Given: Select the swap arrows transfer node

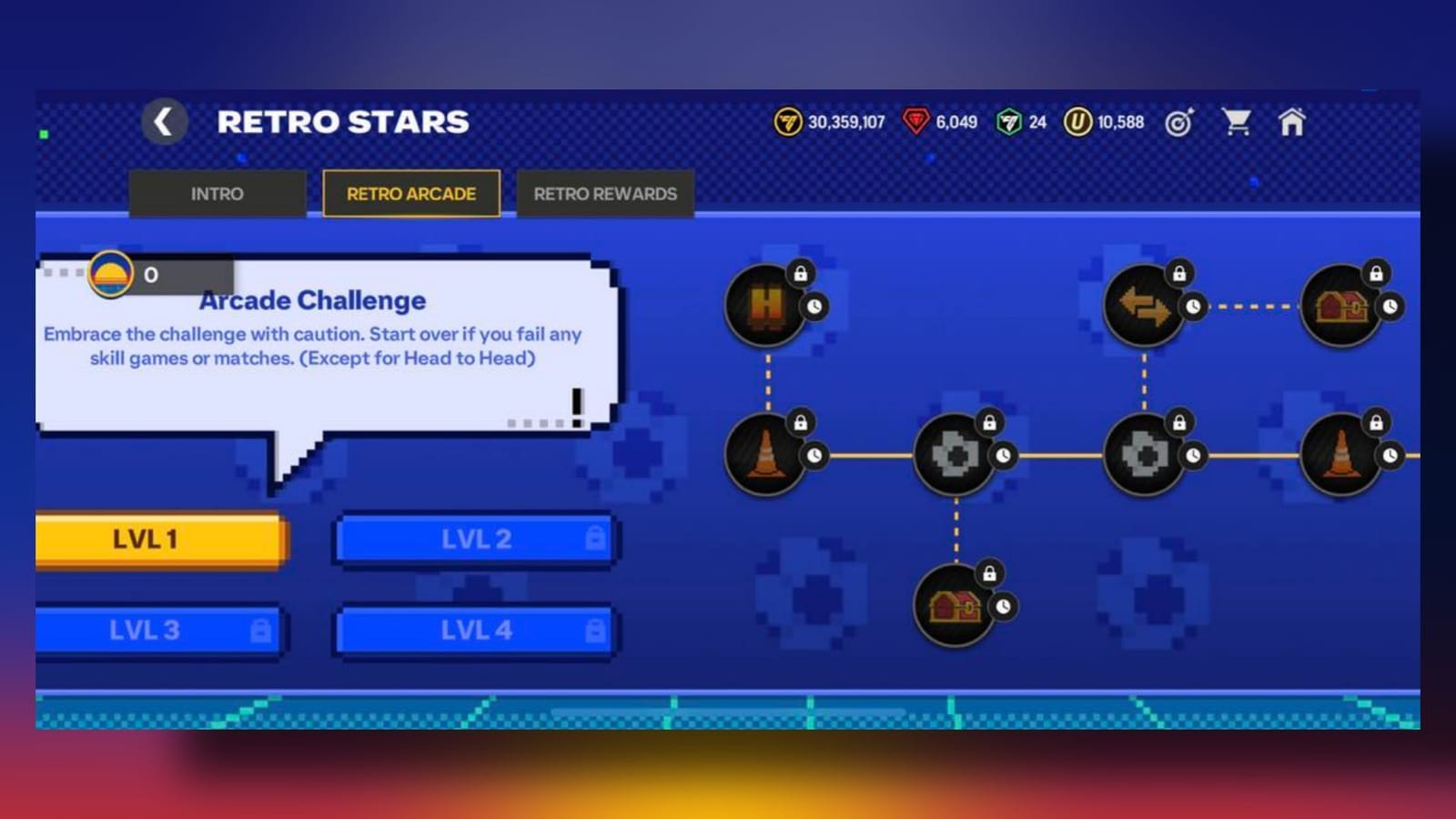Looking at the screenshot, I should pos(1140,305).
